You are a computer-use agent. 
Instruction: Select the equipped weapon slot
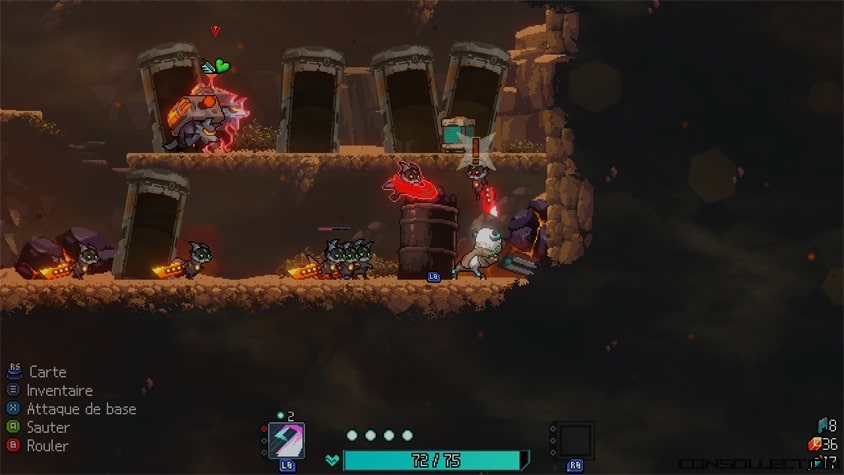pos(287,441)
